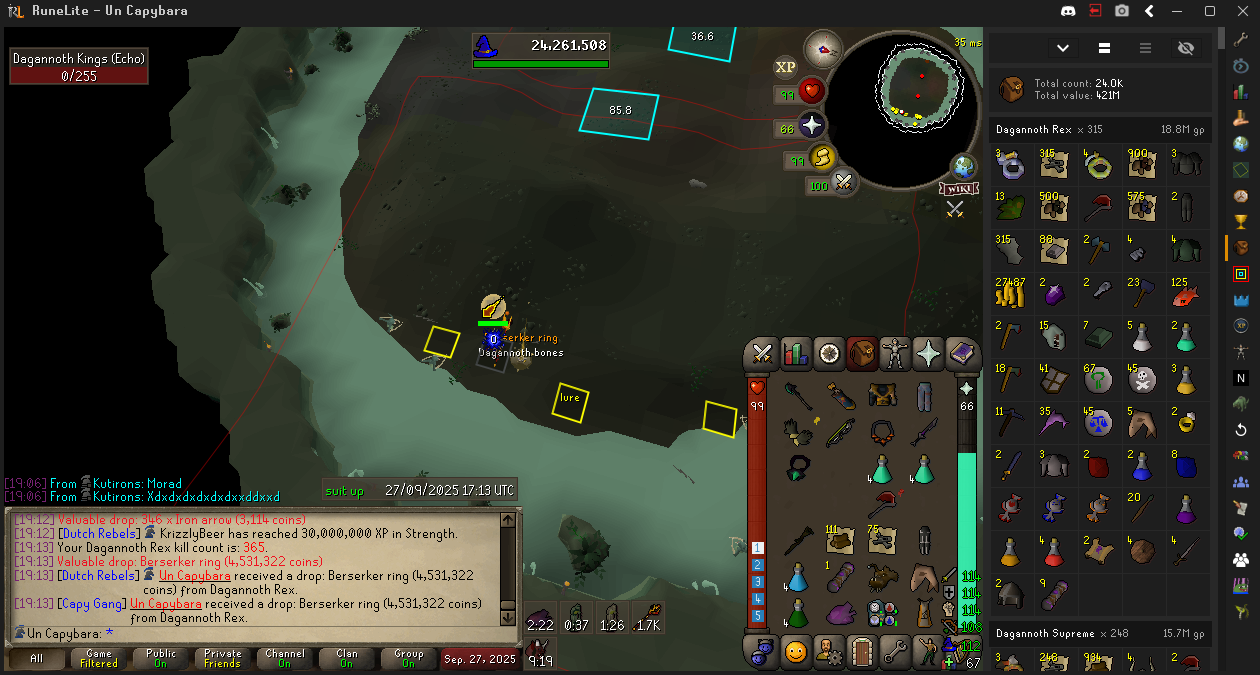Show the Prayer tab

pyautogui.click(x=928, y=353)
